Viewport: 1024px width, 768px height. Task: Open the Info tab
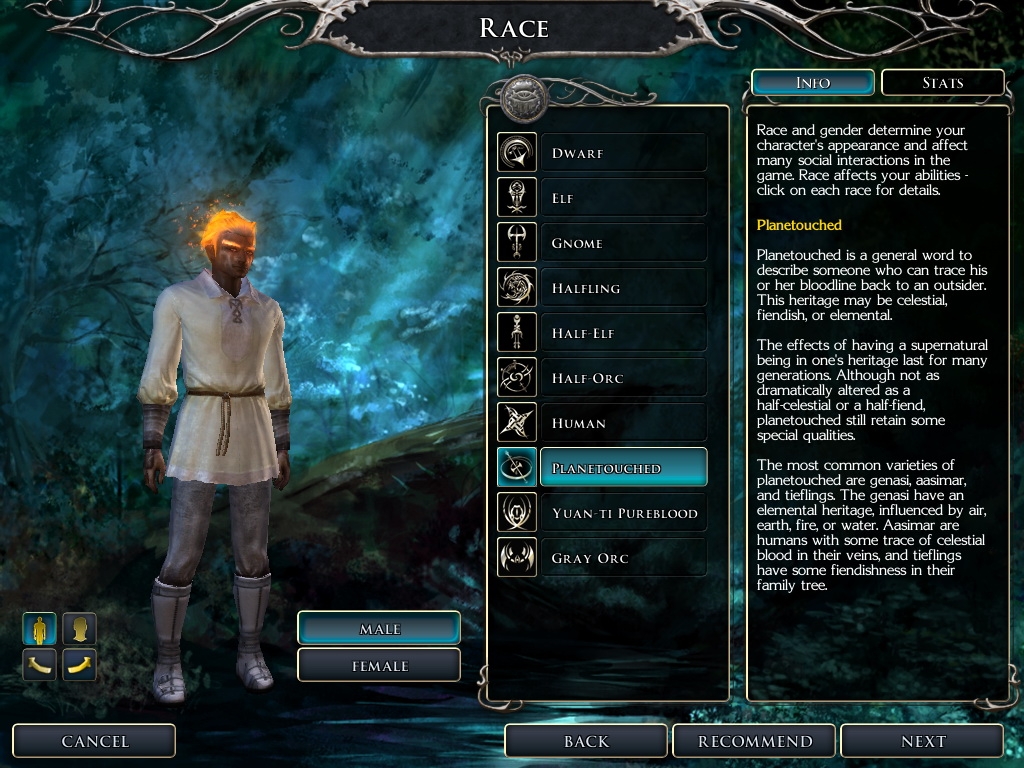(812, 83)
